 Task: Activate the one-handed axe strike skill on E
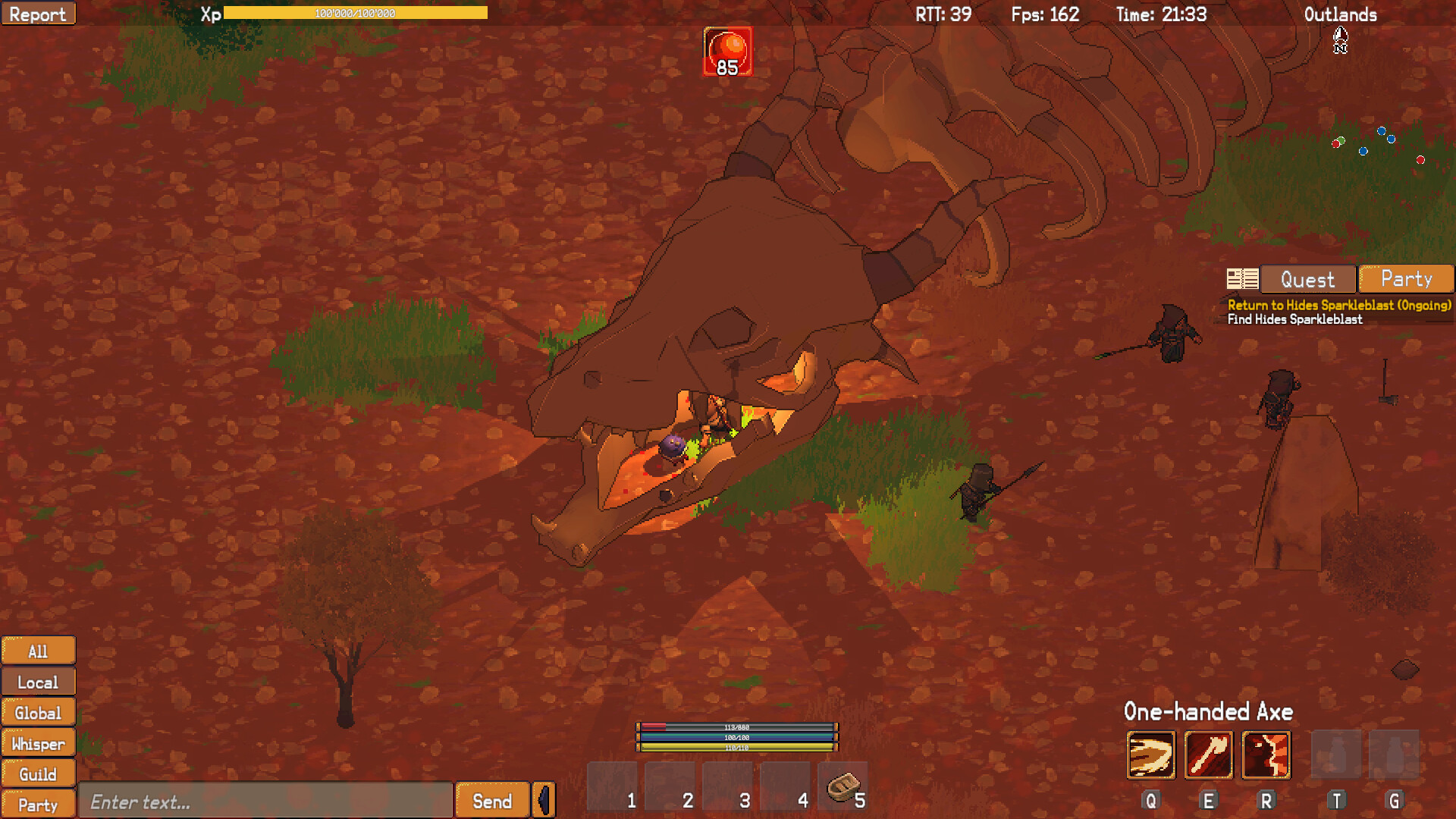pyautogui.click(x=1209, y=755)
